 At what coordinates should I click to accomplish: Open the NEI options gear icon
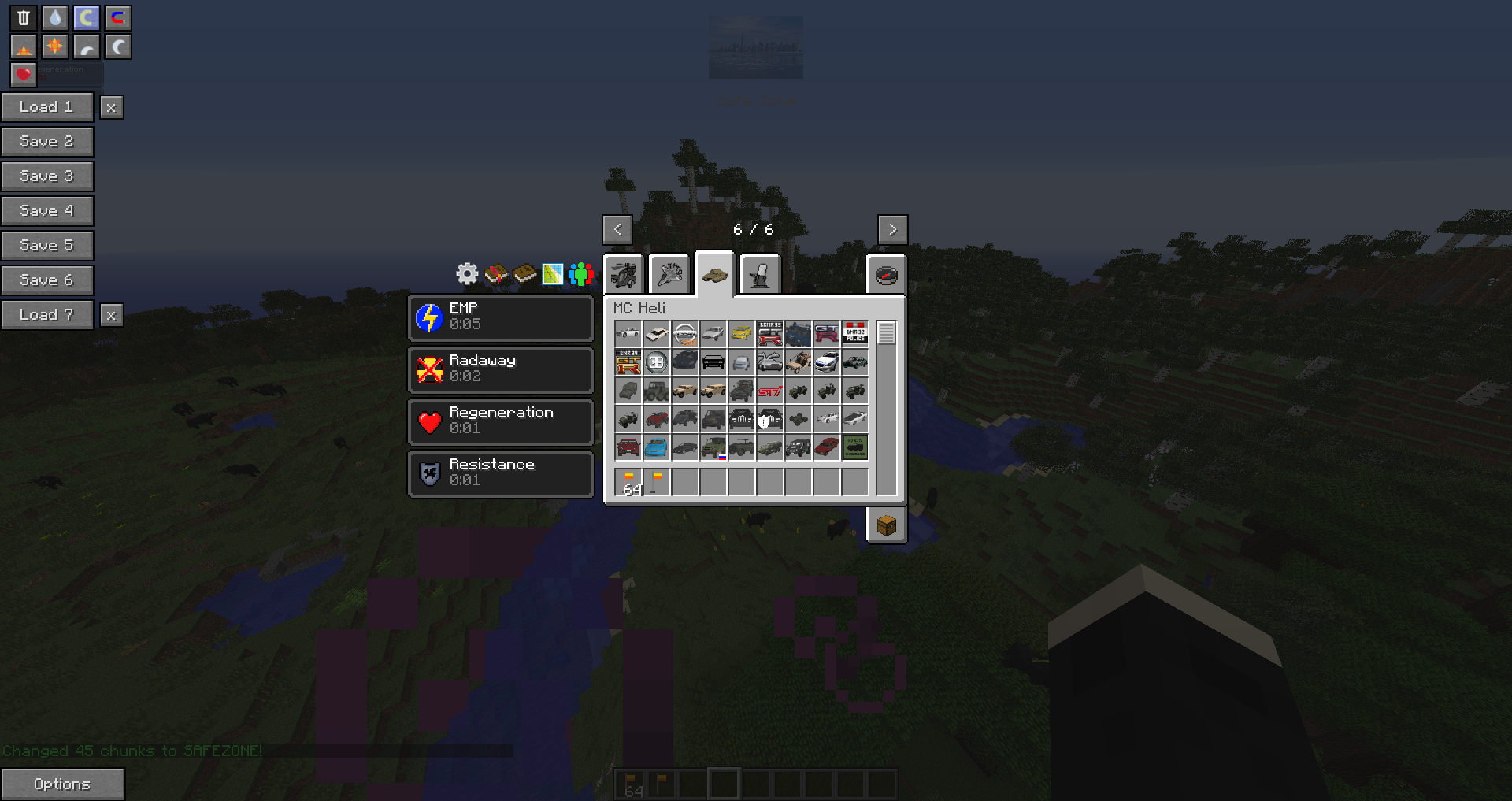point(466,274)
